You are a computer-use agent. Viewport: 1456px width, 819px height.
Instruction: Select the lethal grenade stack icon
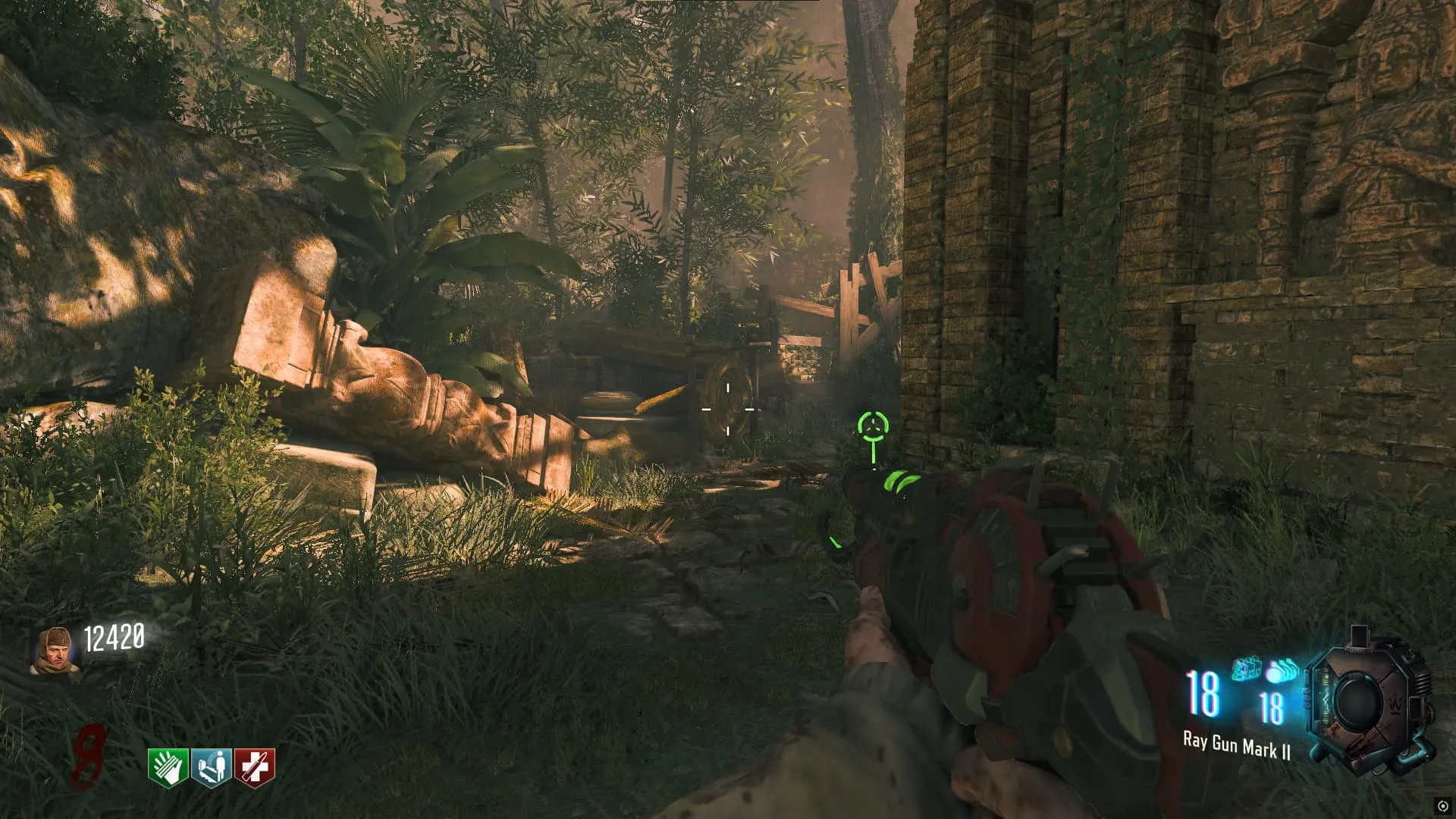1282,671
